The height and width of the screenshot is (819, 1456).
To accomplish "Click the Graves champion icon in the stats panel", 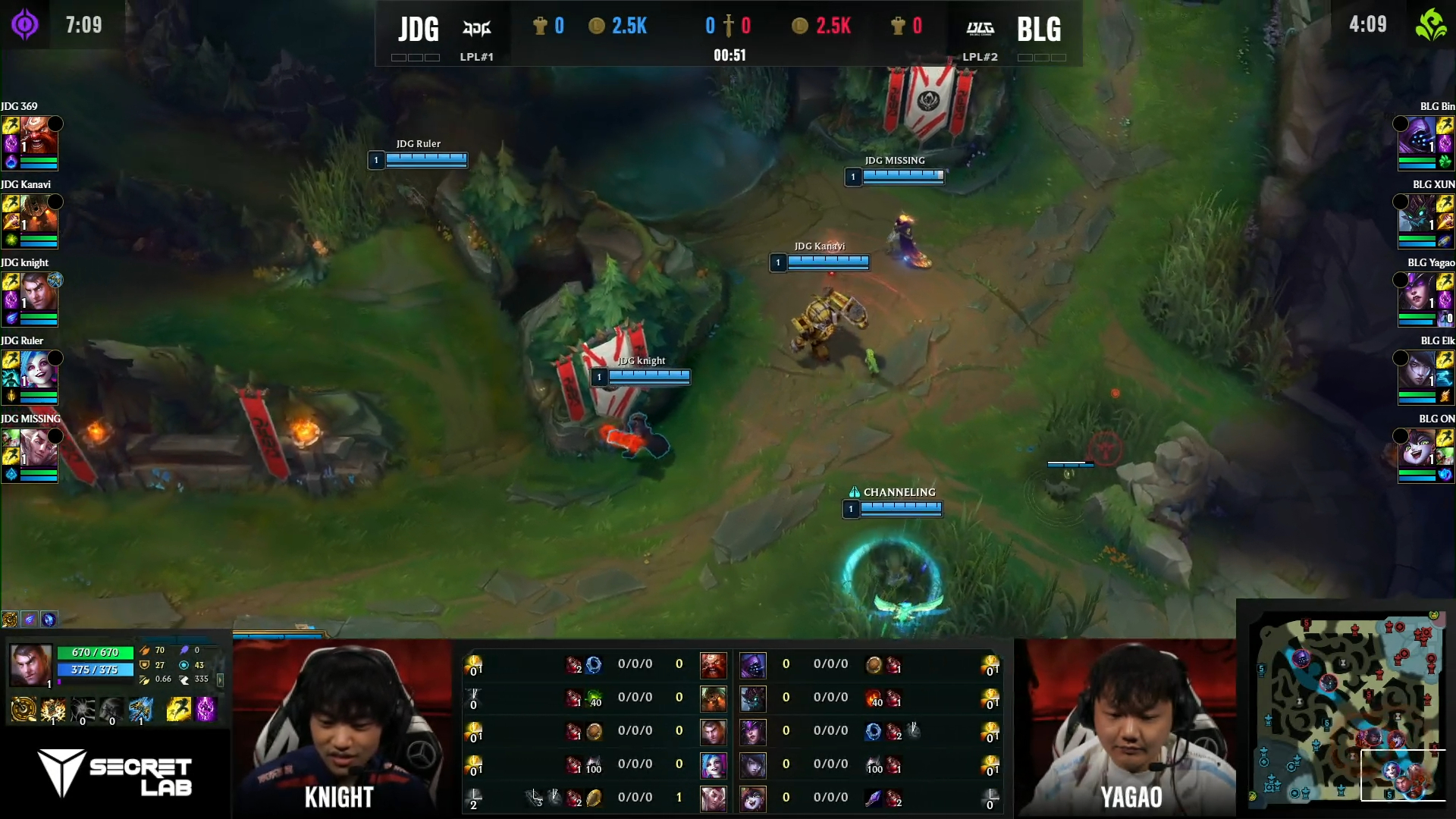I will [714, 698].
